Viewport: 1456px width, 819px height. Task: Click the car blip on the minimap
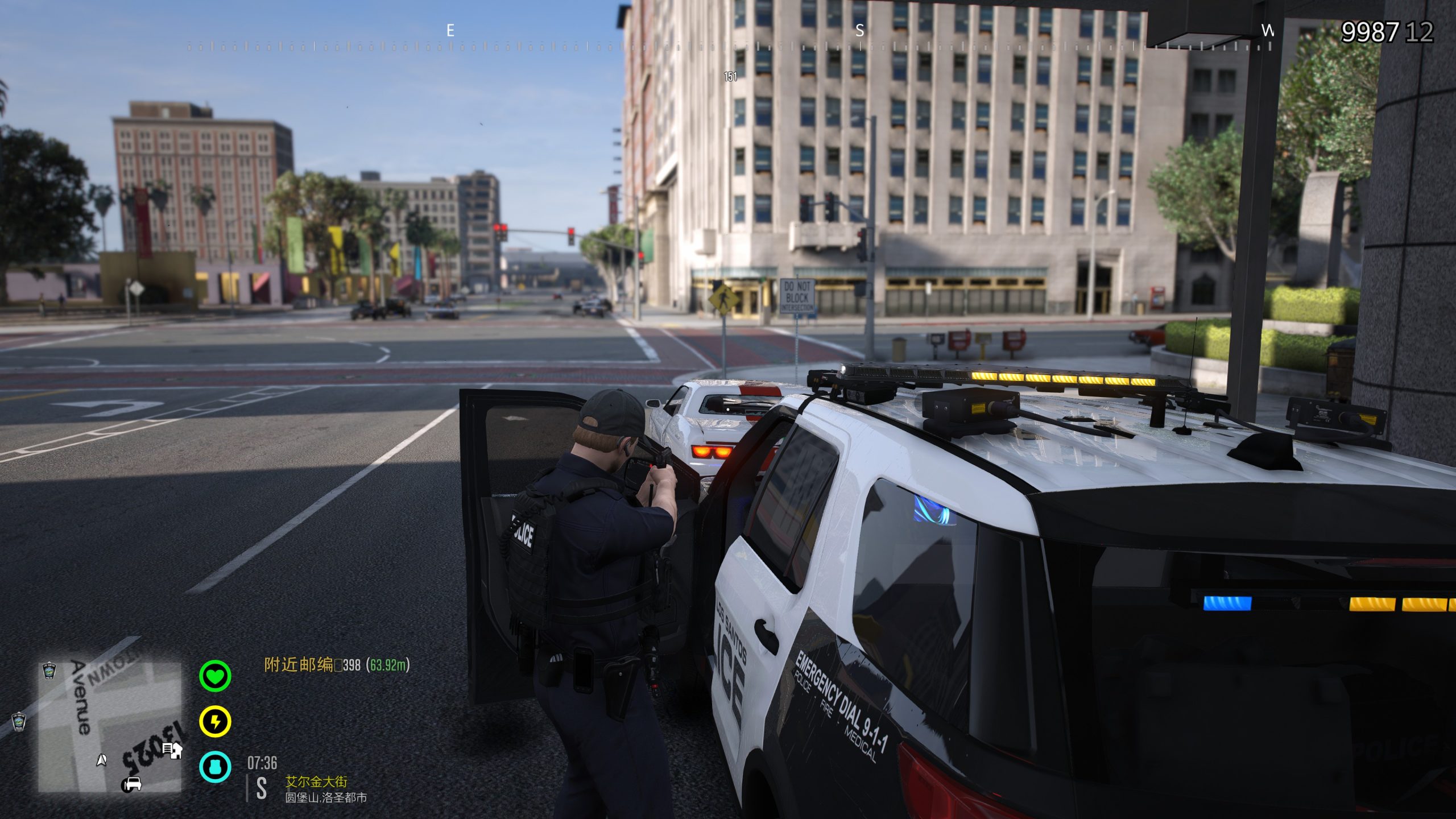[131, 784]
